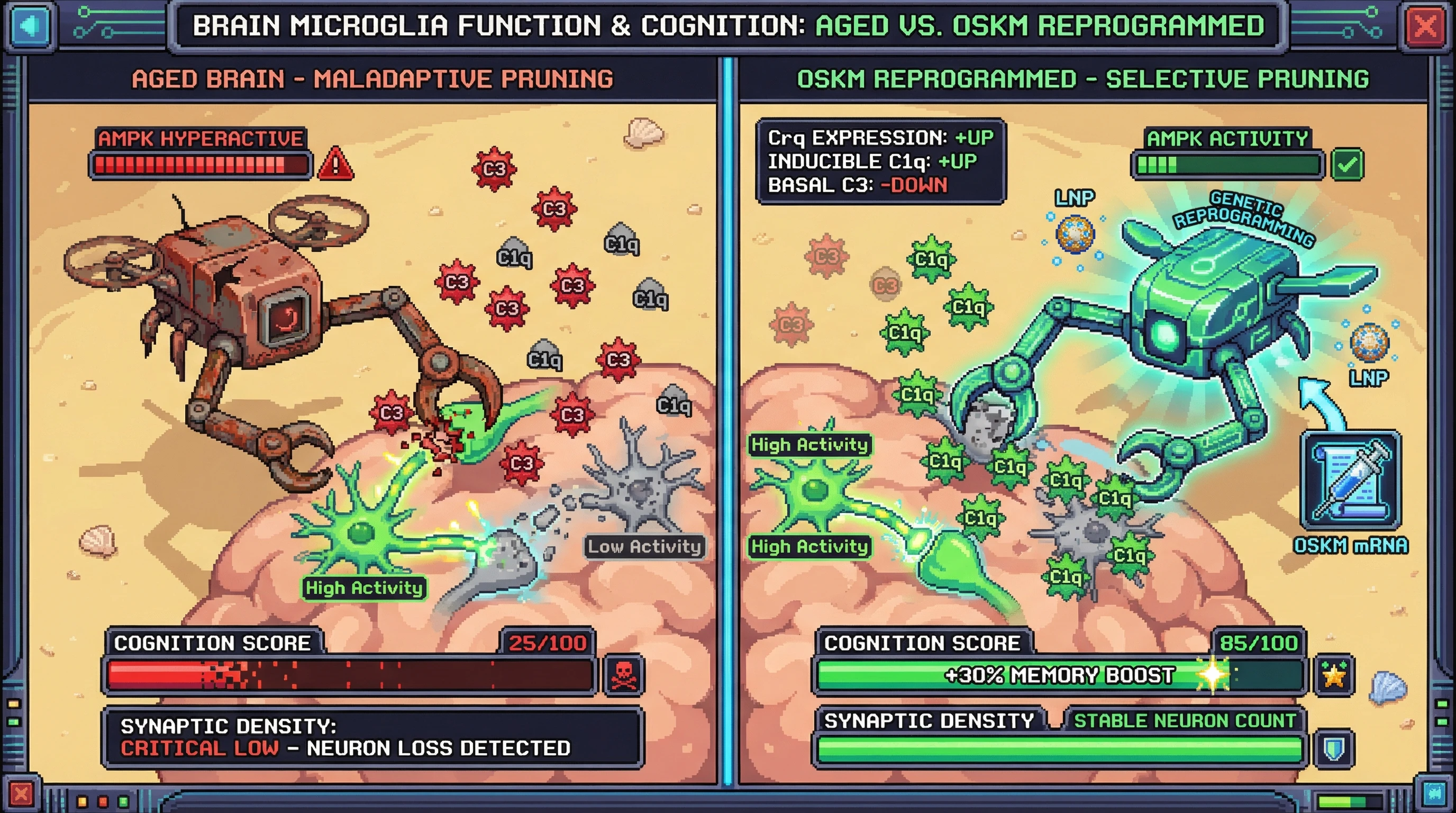This screenshot has height=813, width=1456.
Task: Select the gold star icon by memory boost
Action: [x=1334, y=674]
